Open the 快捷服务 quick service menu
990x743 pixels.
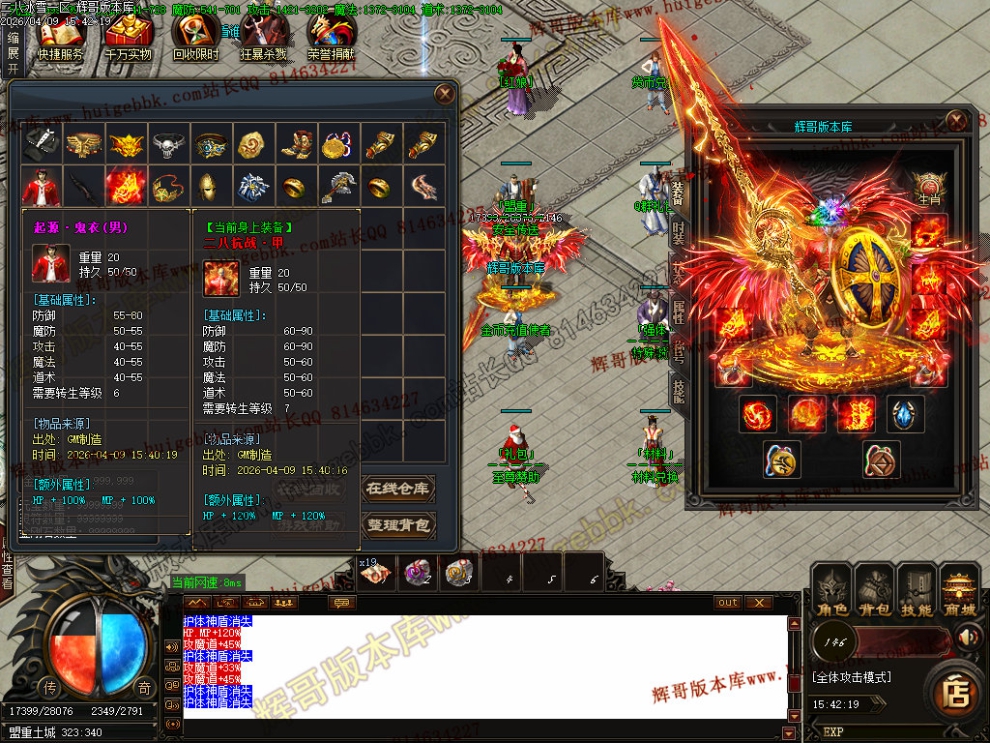tap(60, 38)
